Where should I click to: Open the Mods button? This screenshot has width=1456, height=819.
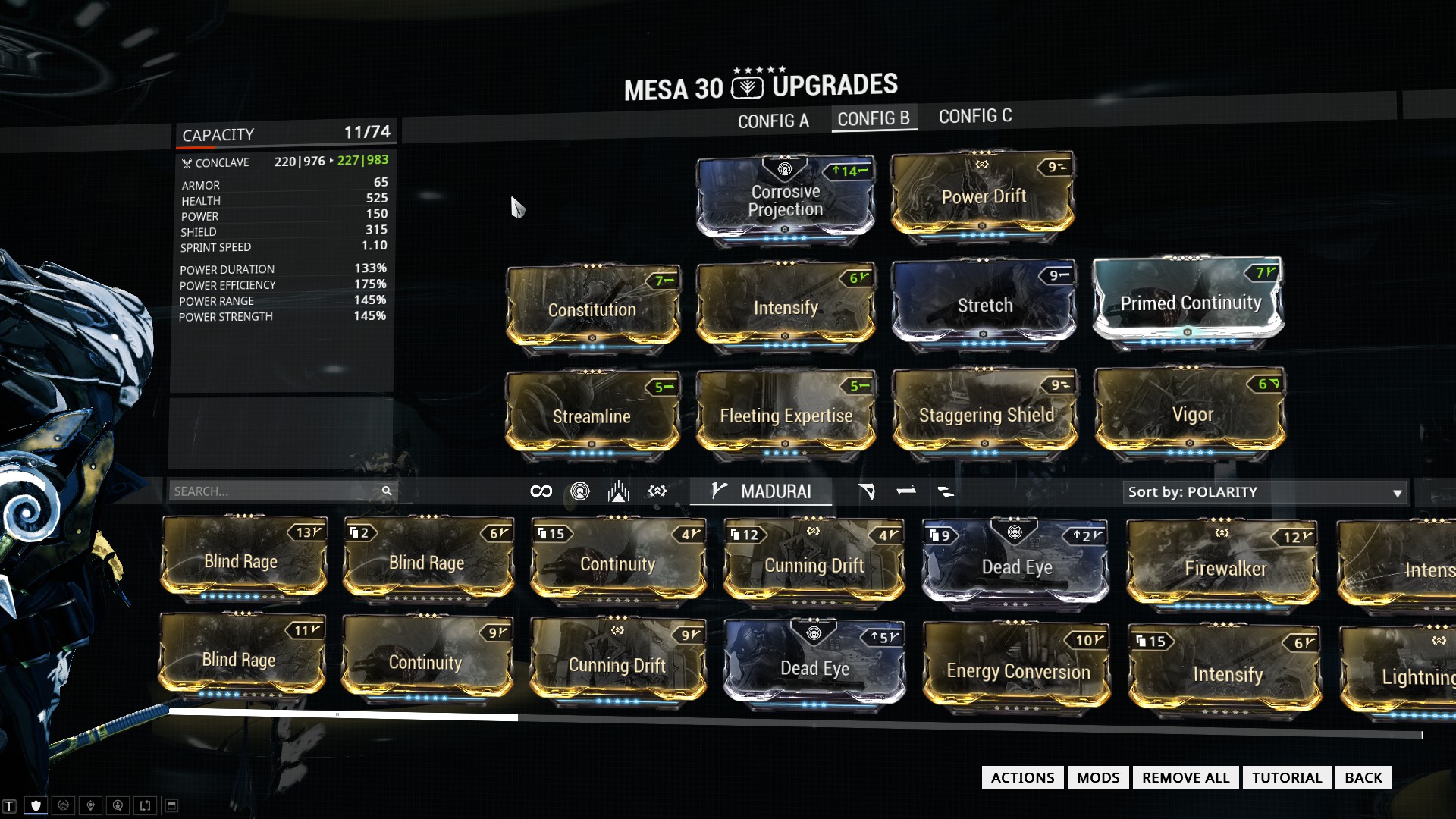[1097, 777]
